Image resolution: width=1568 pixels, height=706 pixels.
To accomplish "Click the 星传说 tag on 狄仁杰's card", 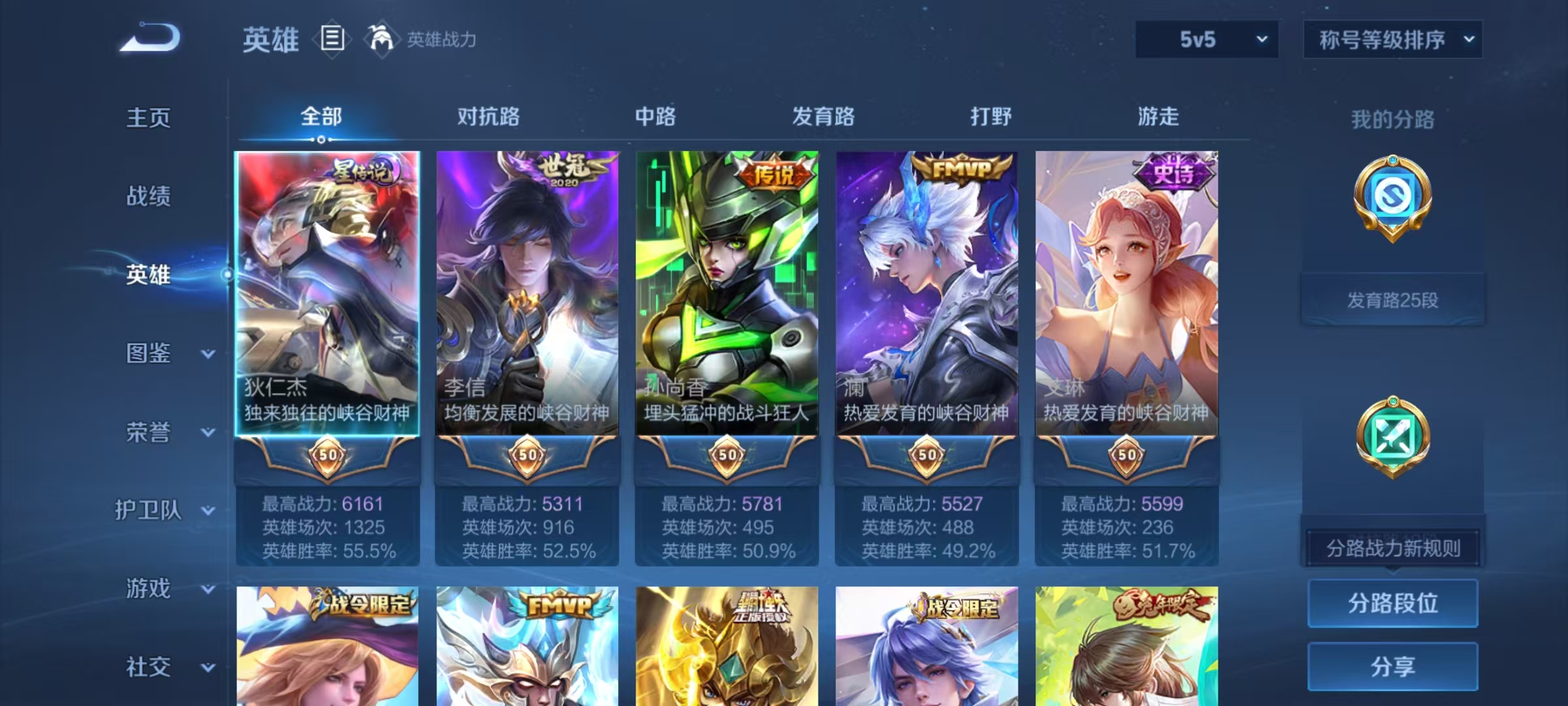I will [363, 169].
